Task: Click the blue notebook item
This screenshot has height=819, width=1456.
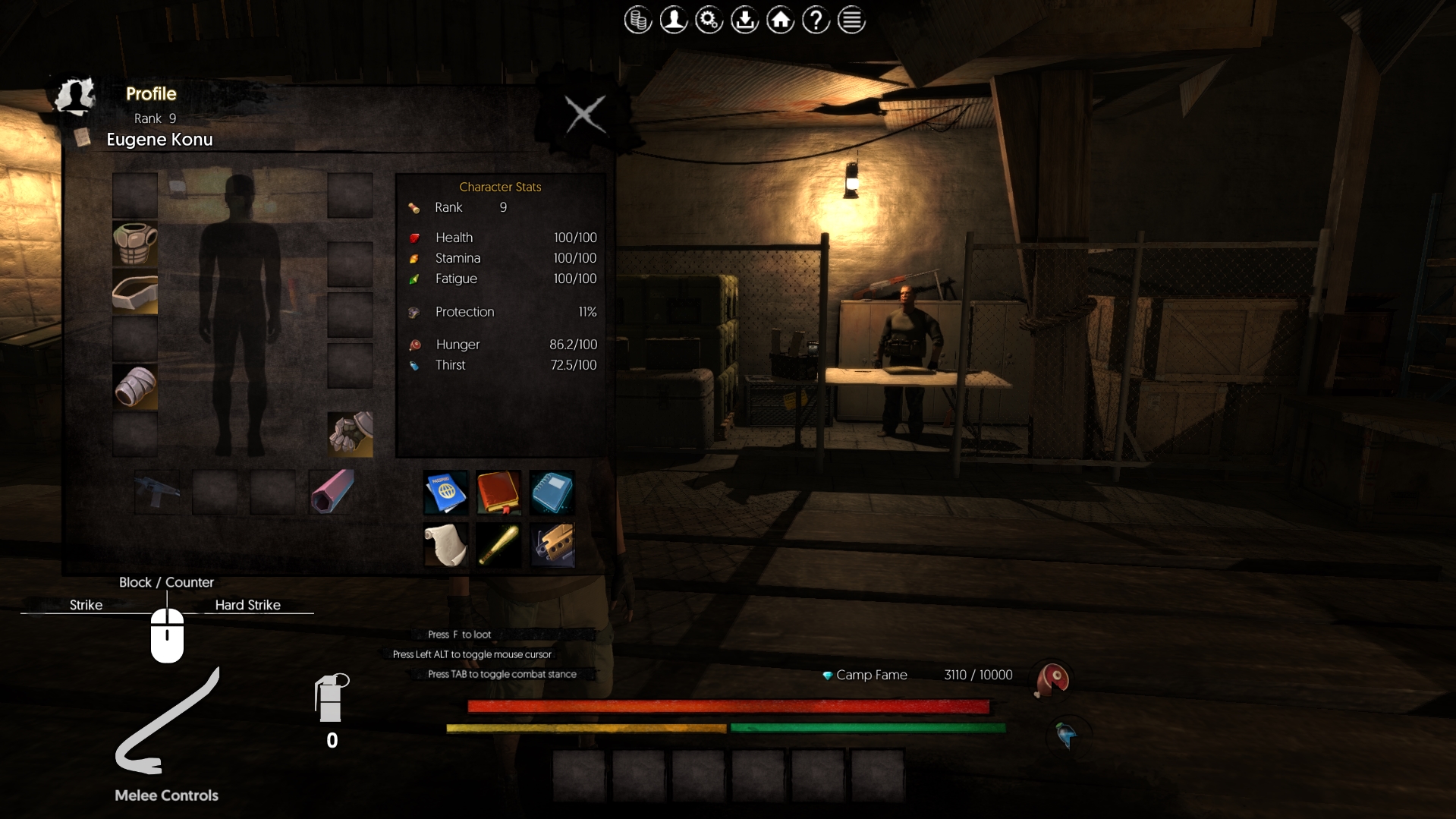Action: [x=552, y=493]
